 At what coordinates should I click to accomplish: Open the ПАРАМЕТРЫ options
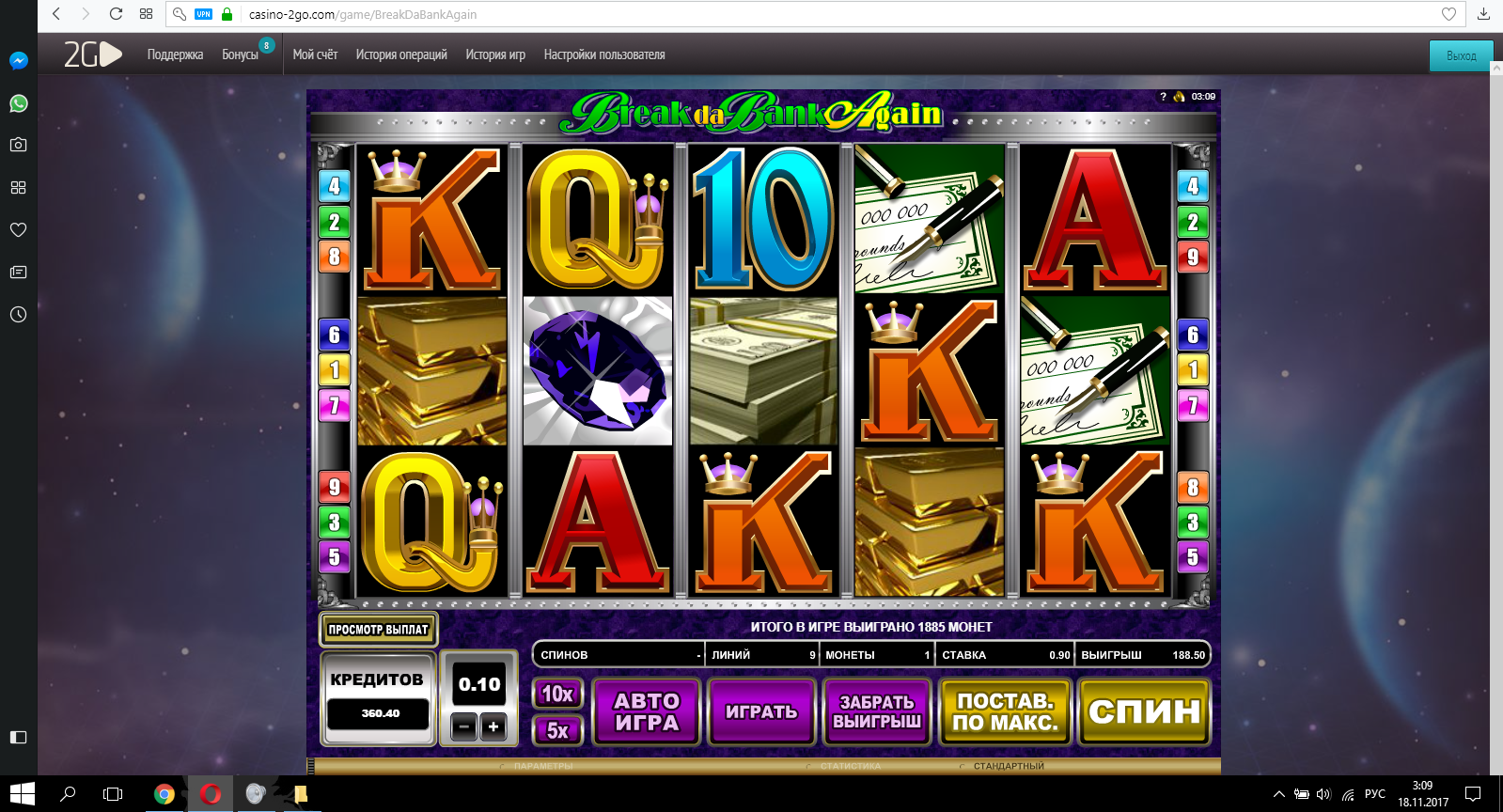click(x=542, y=766)
